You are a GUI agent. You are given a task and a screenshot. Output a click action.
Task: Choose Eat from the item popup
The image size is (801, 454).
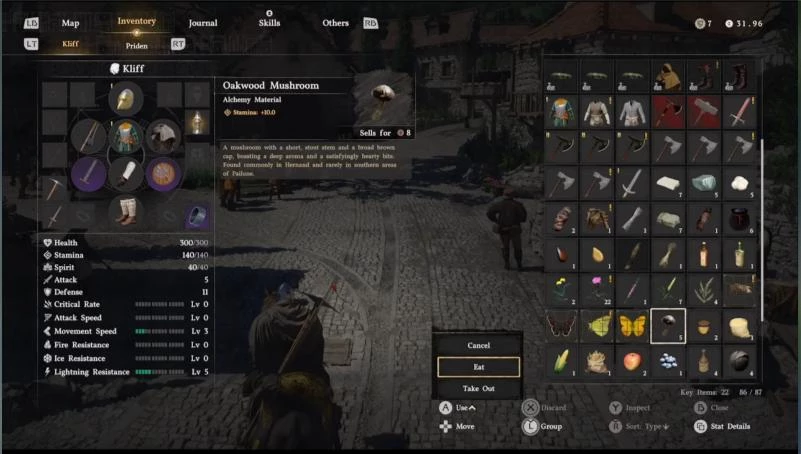coord(478,367)
